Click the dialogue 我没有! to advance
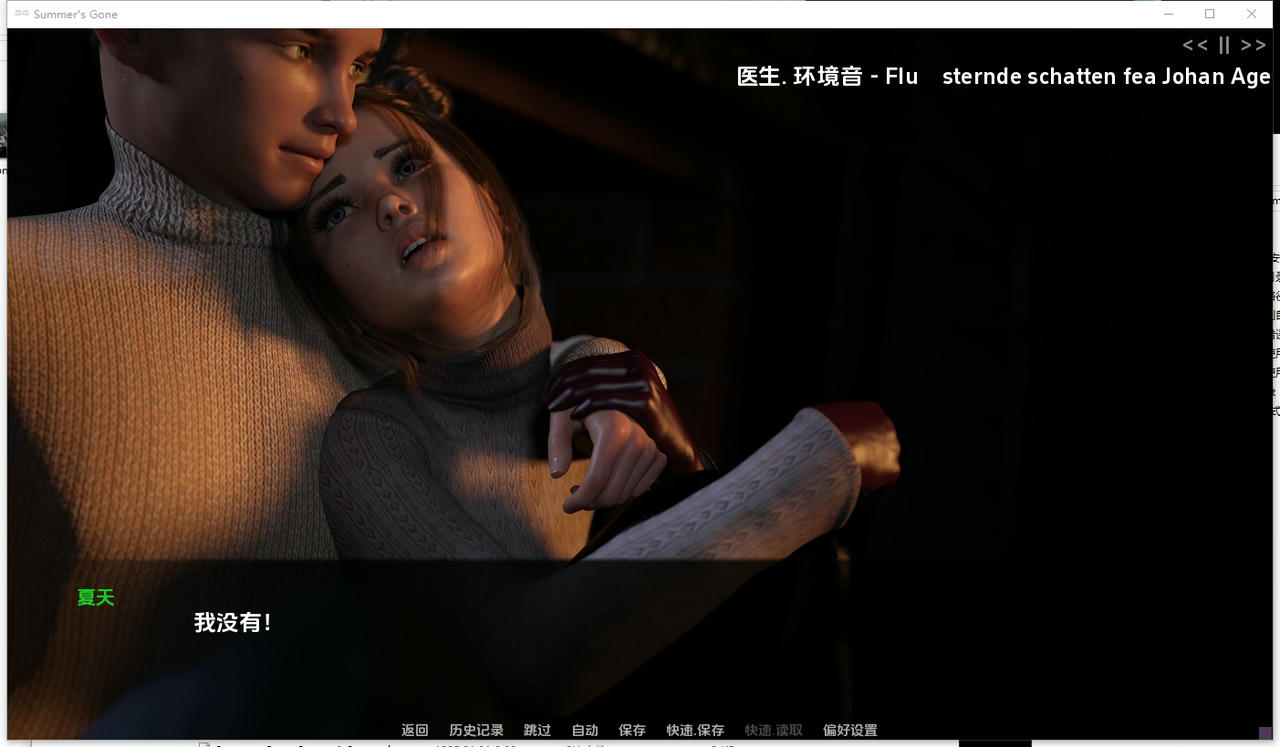 pos(232,621)
